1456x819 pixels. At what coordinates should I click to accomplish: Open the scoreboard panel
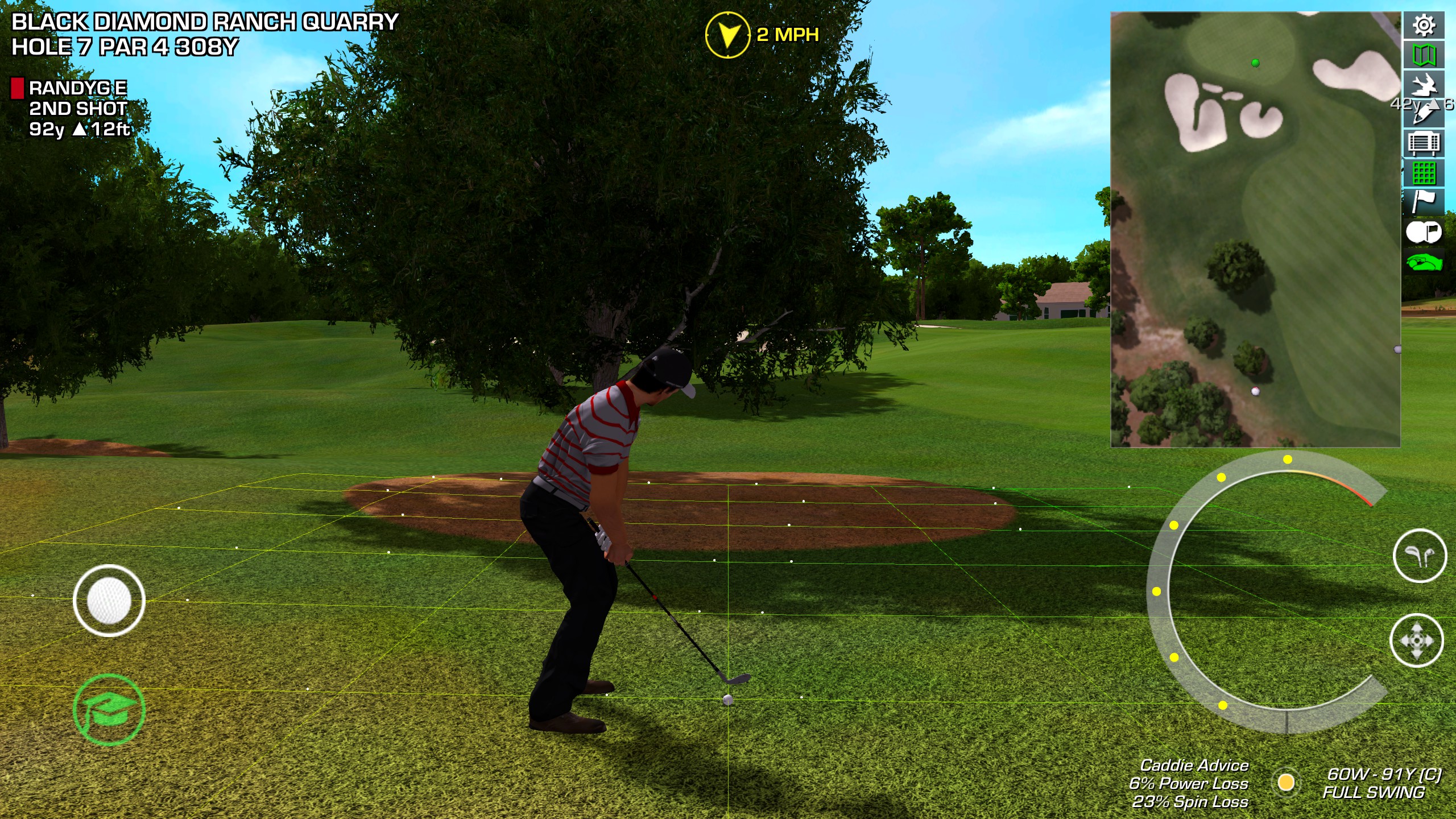click(1424, 143)
